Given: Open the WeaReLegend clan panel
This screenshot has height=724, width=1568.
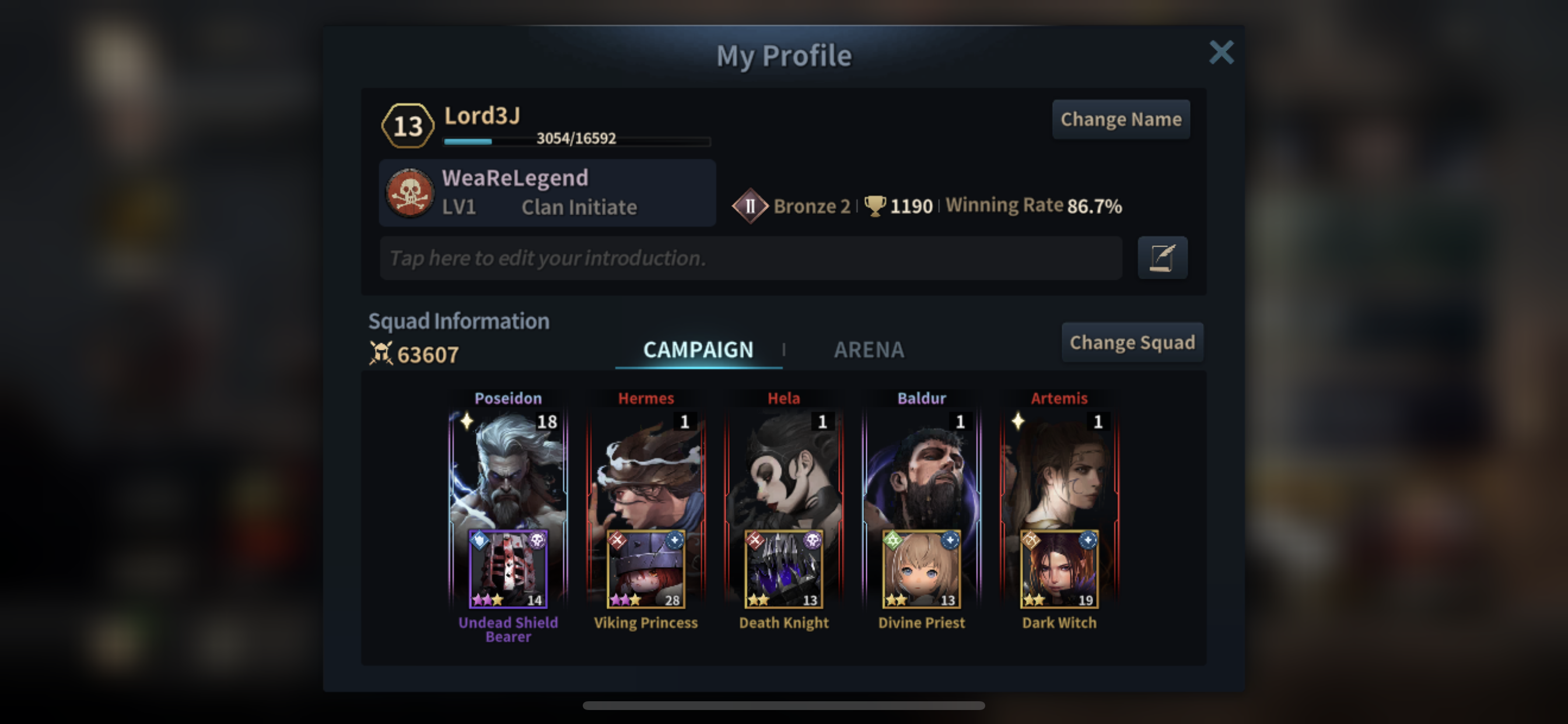Looking at the screenshot, I should coord(547,193).
